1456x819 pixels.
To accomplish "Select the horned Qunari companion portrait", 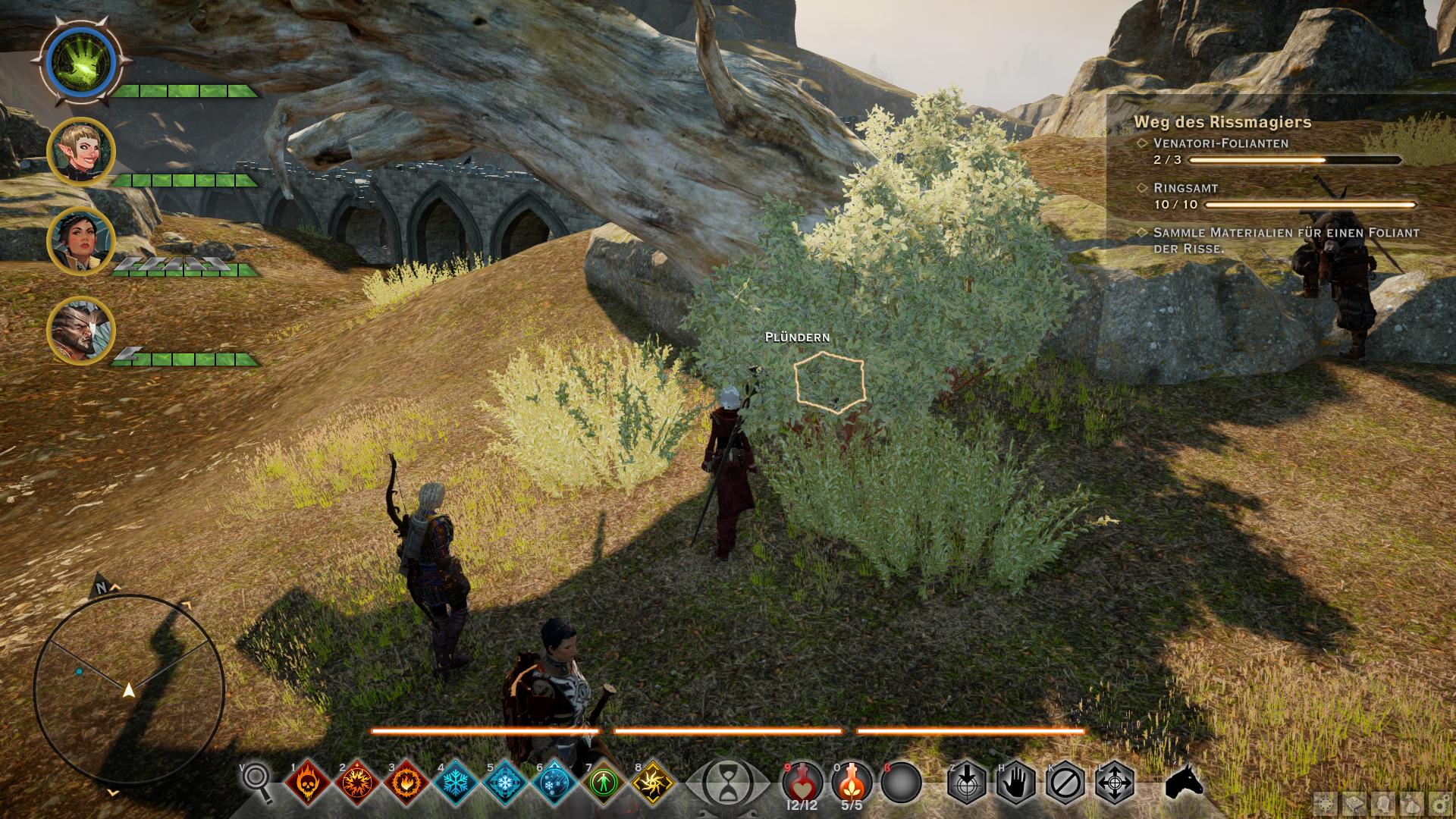I will point(80,331).
